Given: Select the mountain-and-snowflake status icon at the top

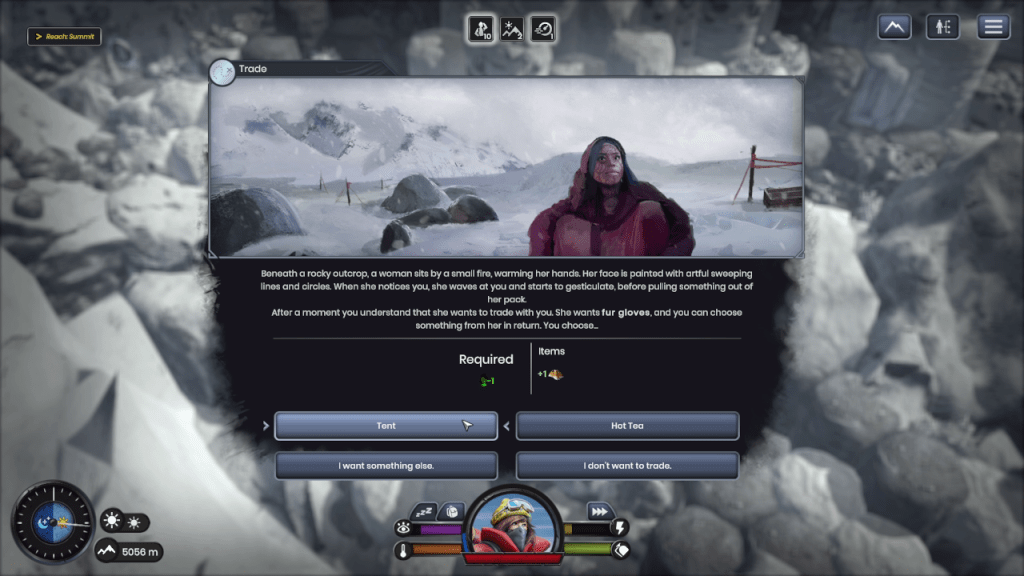Looking at the screenshot, I should click(x=512, y=29).
